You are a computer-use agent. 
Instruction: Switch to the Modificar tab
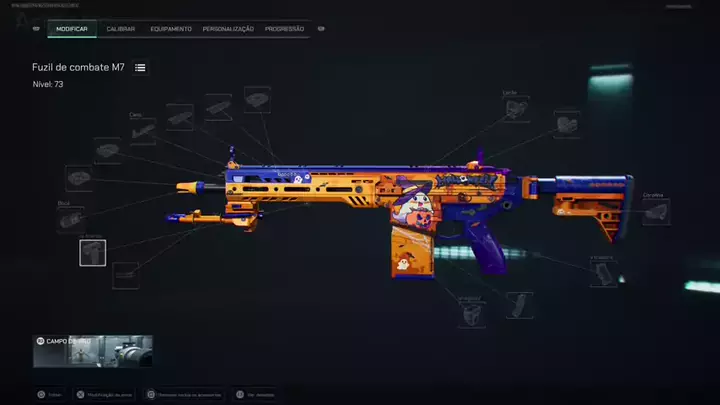(x=72, y=29)
